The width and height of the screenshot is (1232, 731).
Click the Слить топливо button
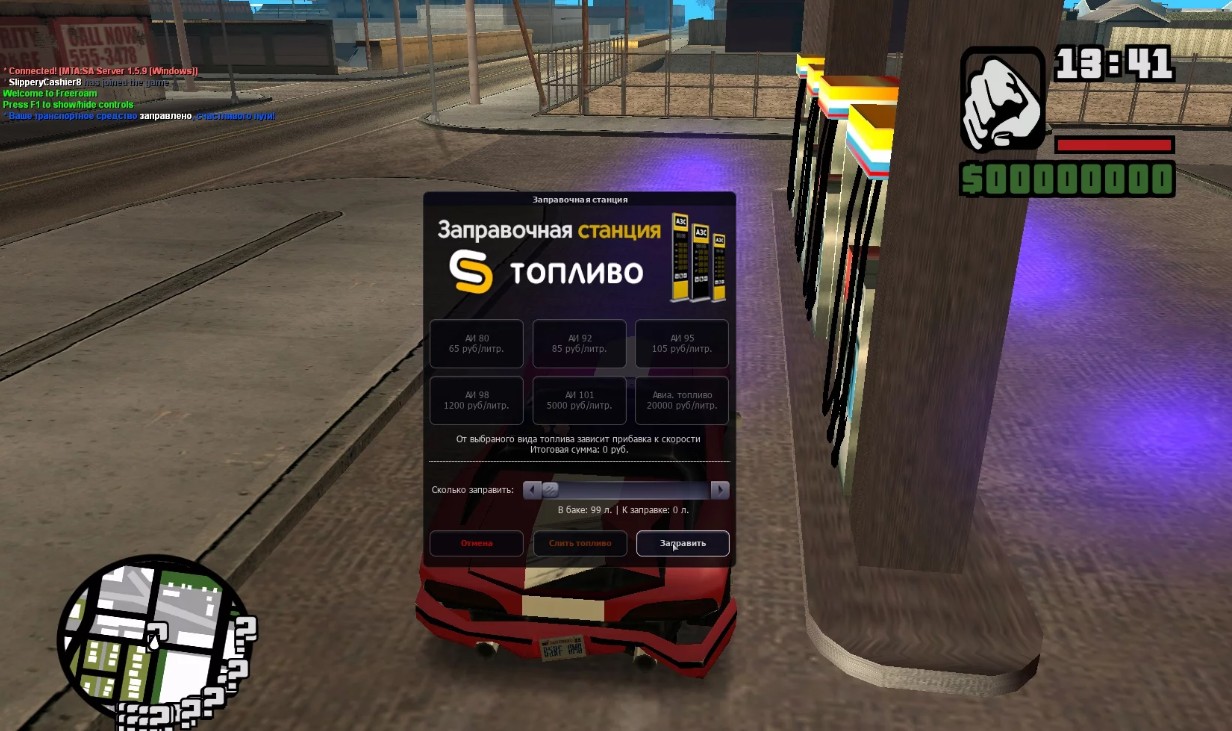coord(579,543)
